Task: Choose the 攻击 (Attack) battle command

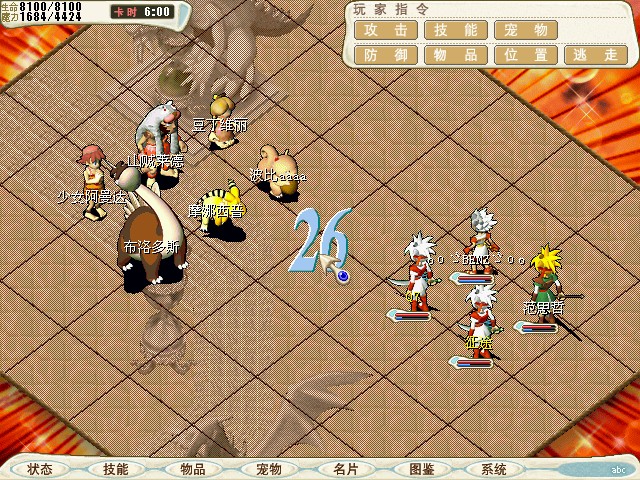Action: point(385,30)
